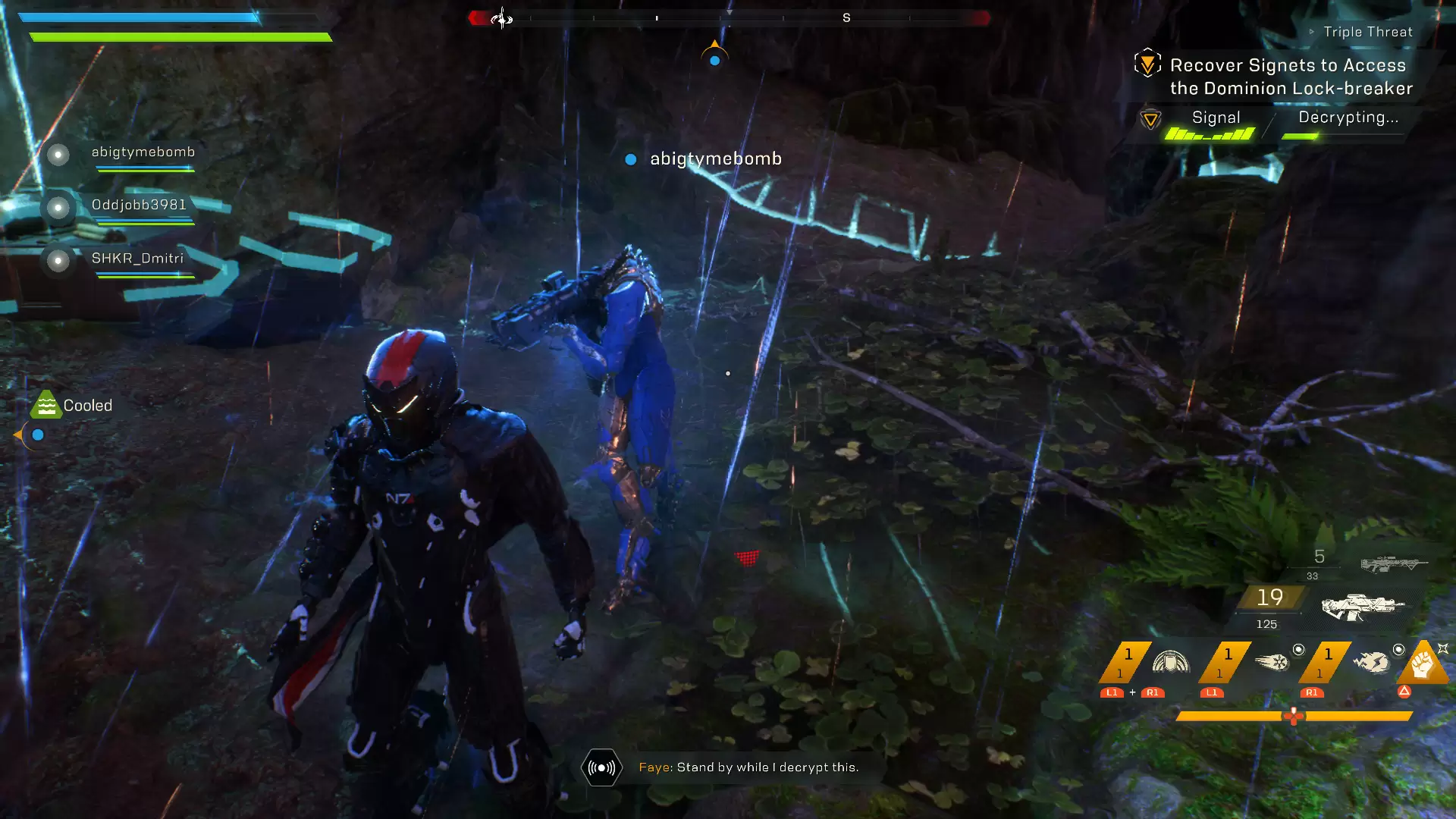Switch to the secondary rifle weapon icon
Viewport: 1456px width, 819px height.
click(x=1393, y=564)
